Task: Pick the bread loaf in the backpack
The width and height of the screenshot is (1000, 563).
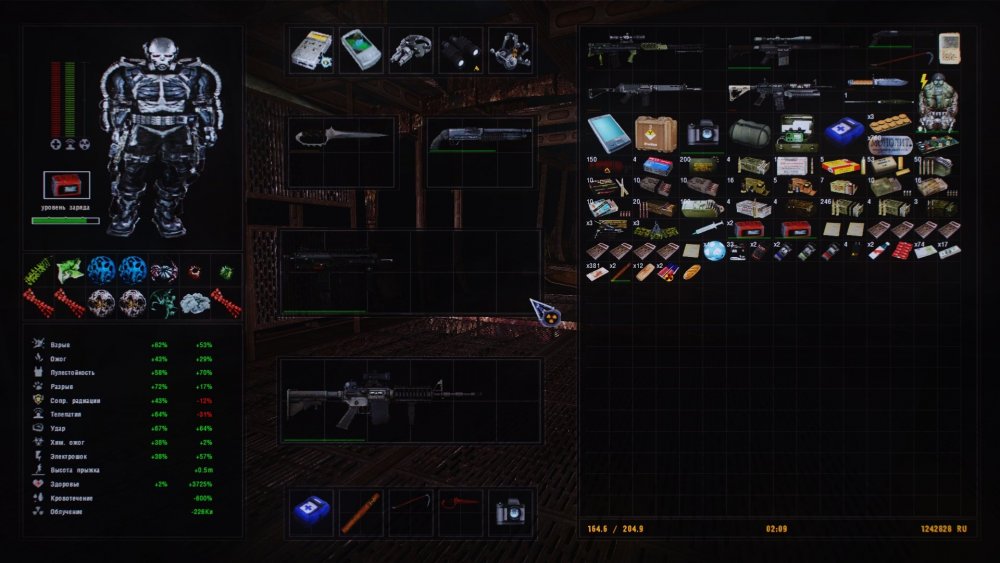Action: (x=692, y=272)
